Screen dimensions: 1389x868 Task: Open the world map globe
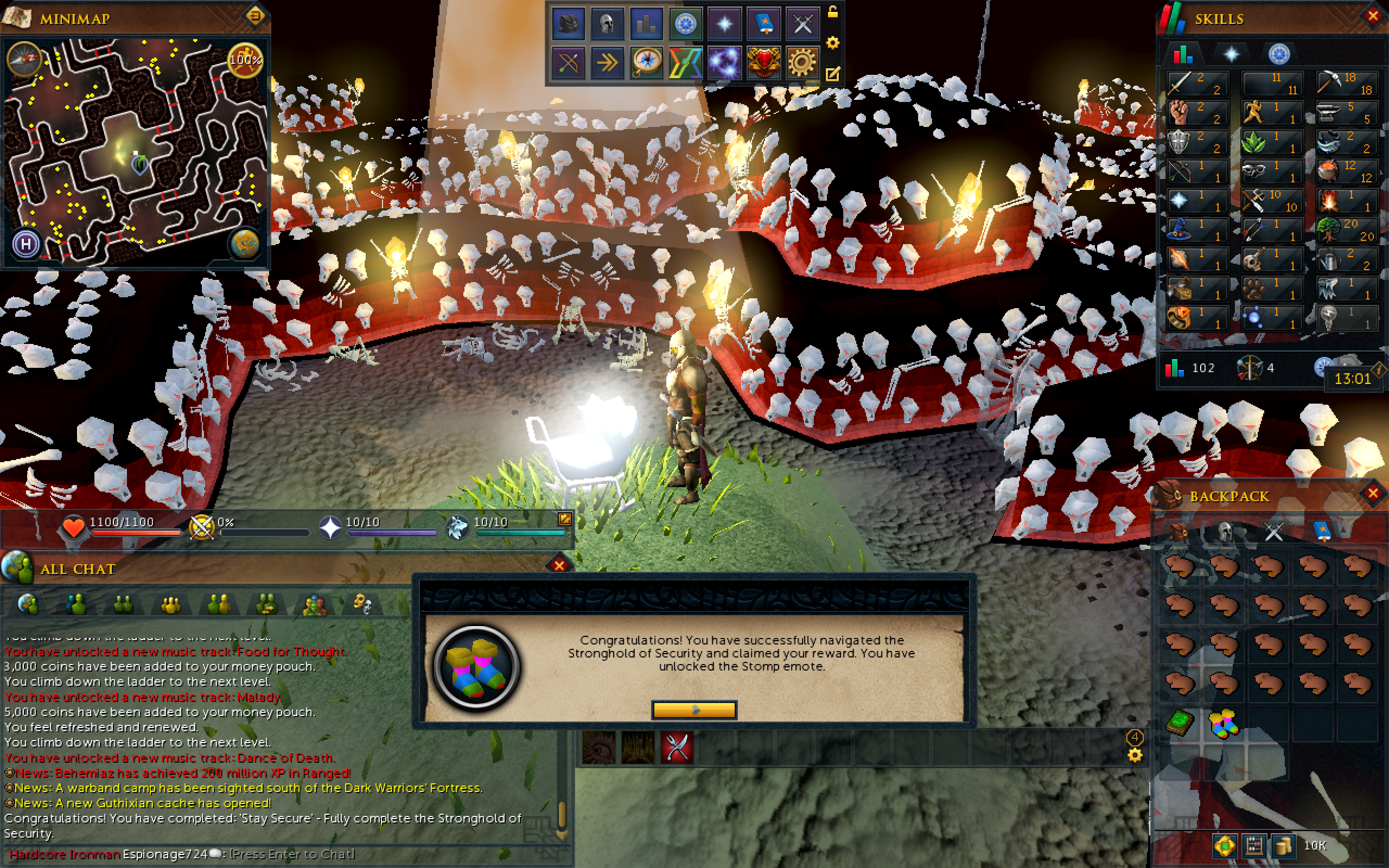click(245, 245)
